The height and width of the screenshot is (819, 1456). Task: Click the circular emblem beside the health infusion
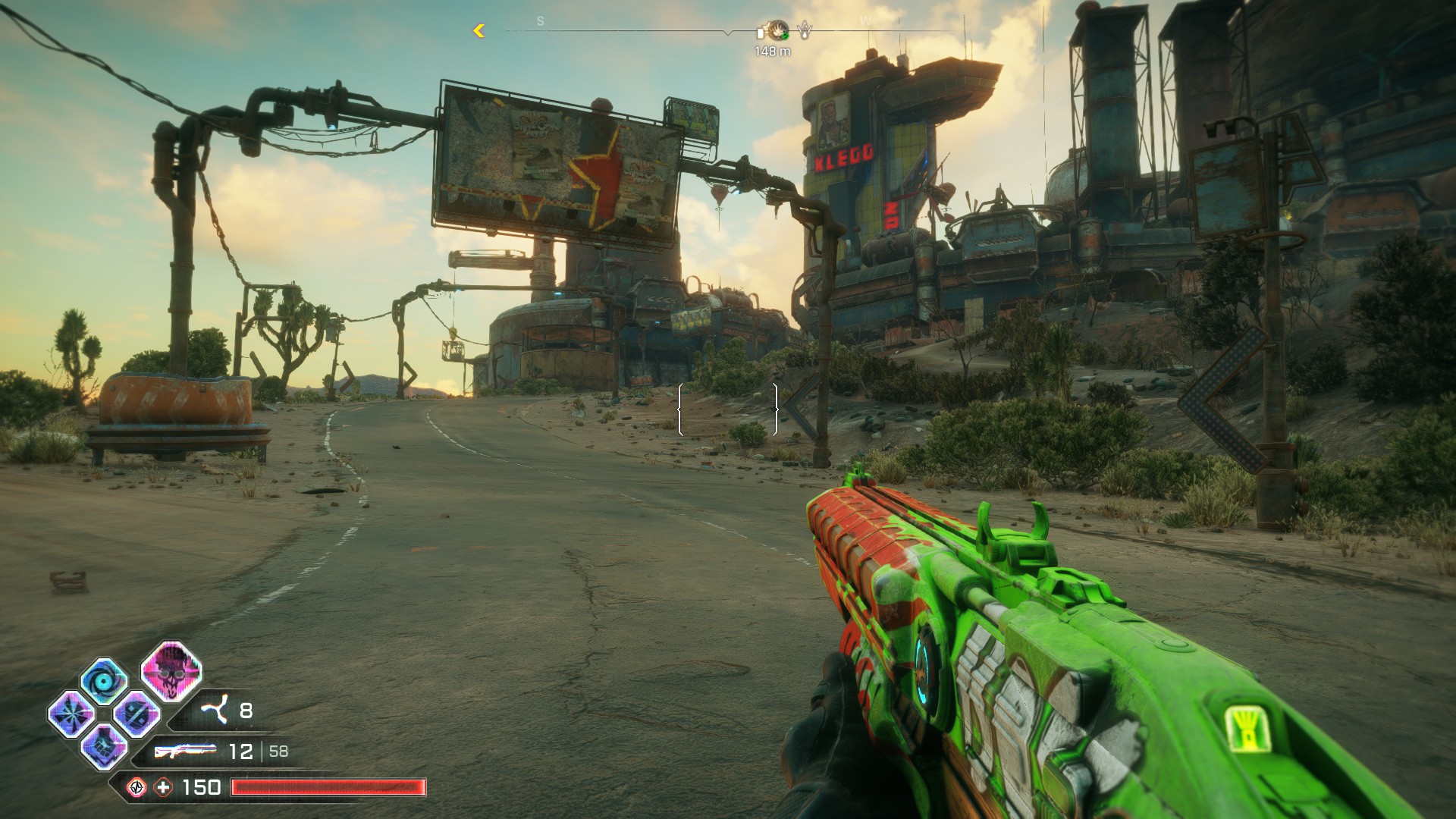coord(136,787)
